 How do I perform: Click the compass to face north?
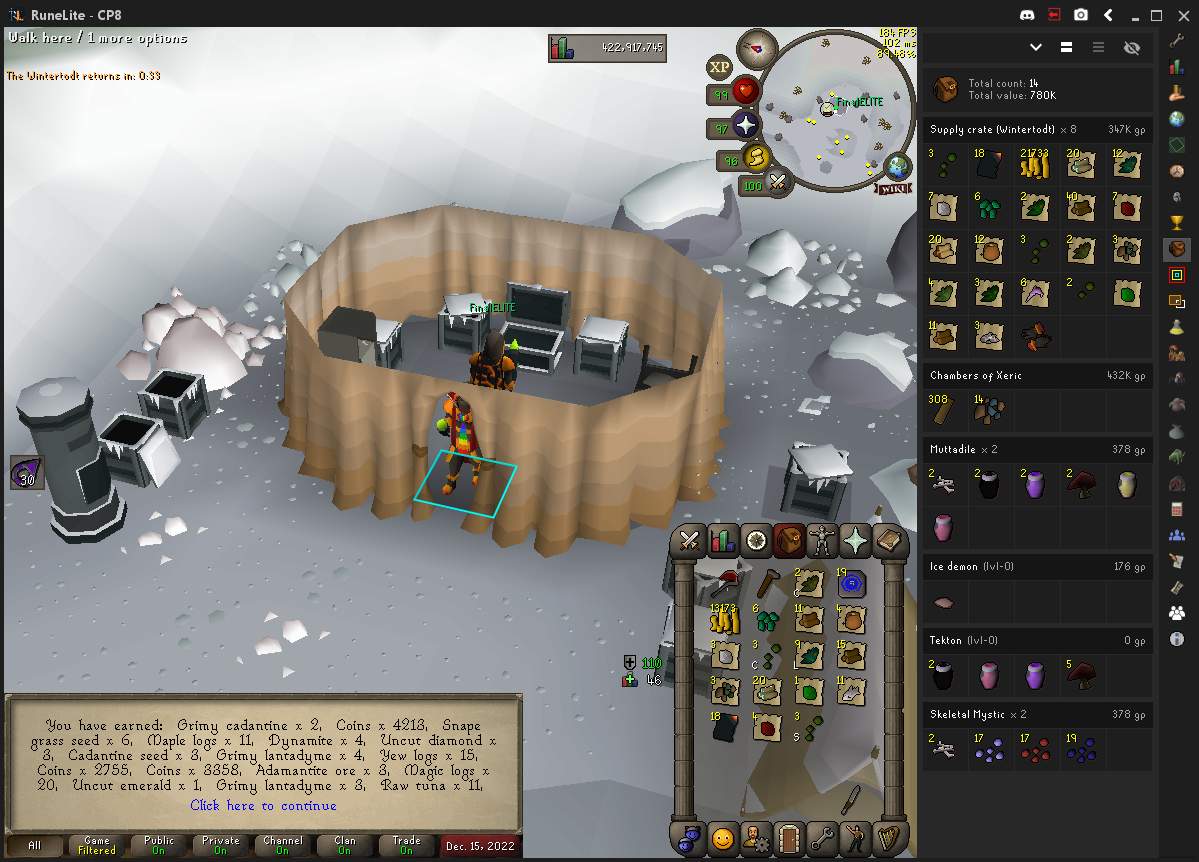(757, 48)
